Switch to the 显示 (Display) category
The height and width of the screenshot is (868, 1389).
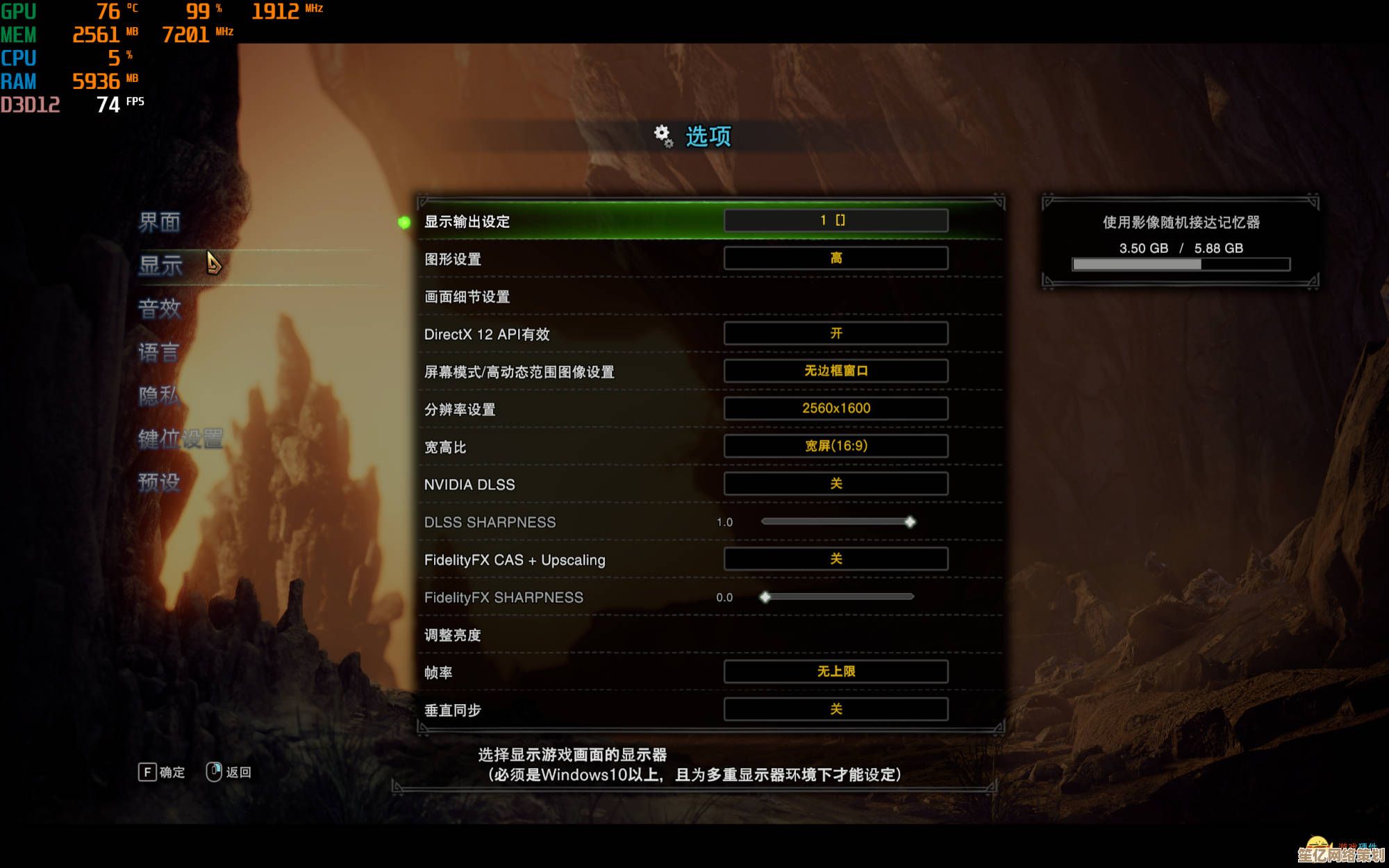(160, 265)
